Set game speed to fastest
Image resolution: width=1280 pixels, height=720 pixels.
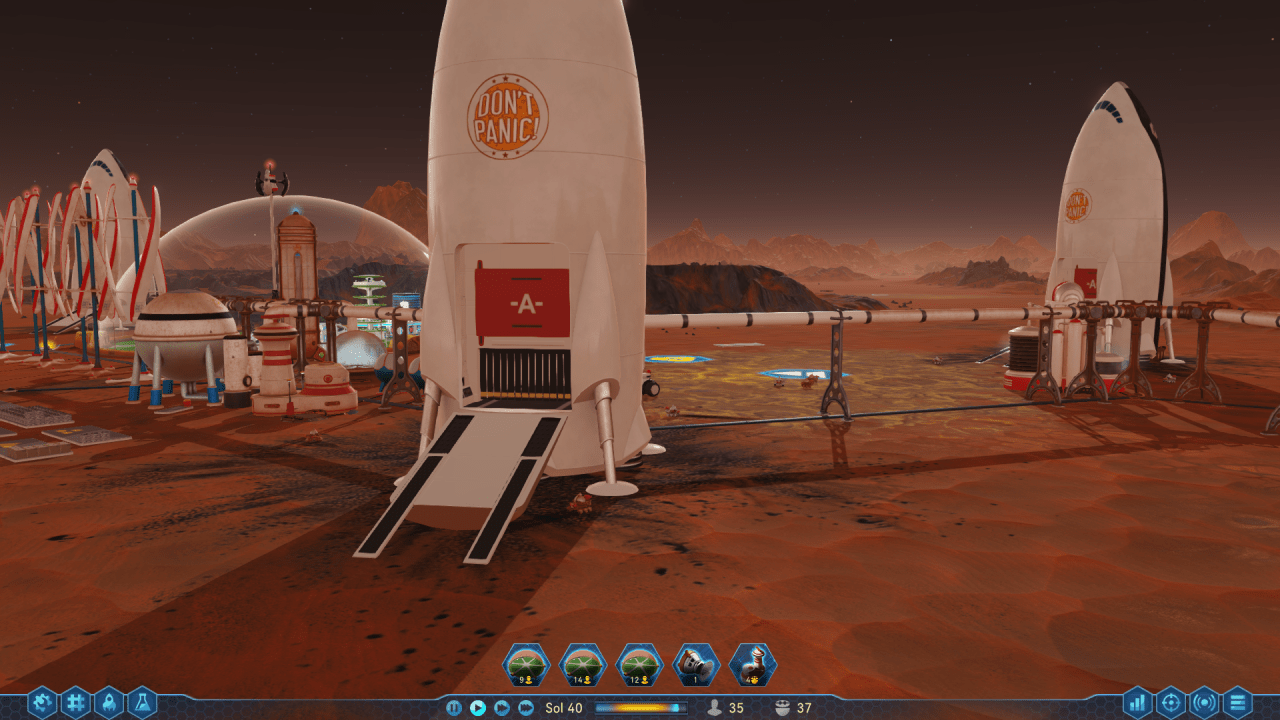click(524, 707)
